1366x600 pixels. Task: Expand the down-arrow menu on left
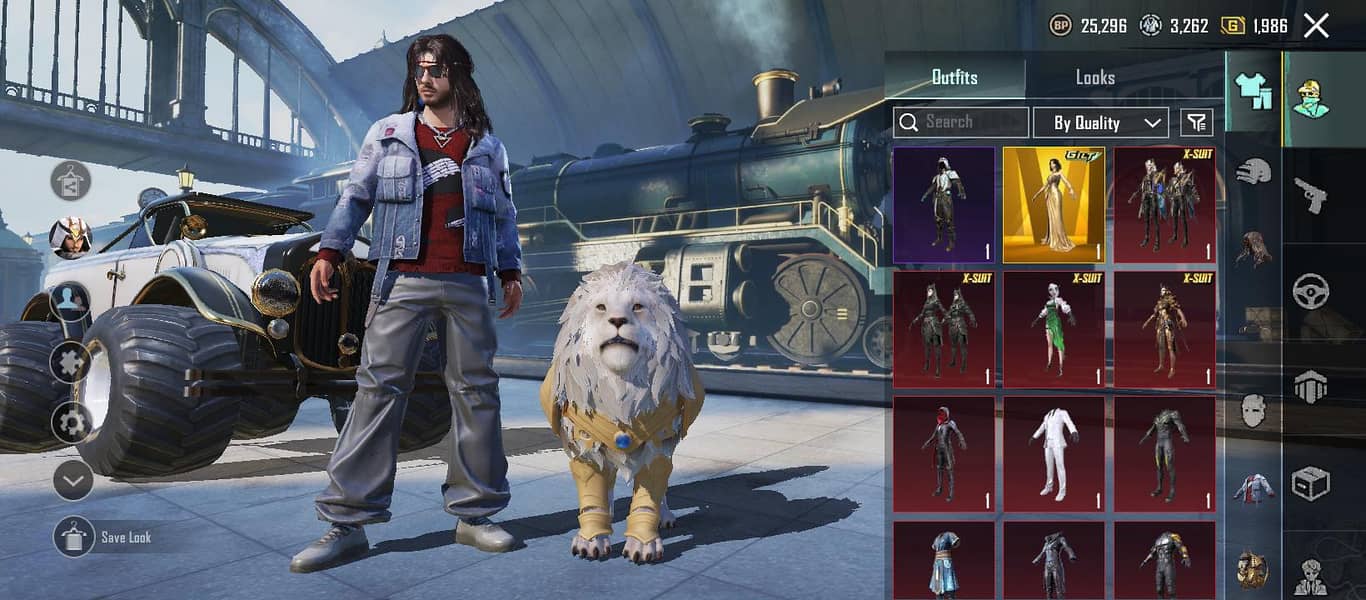(72, 481)
